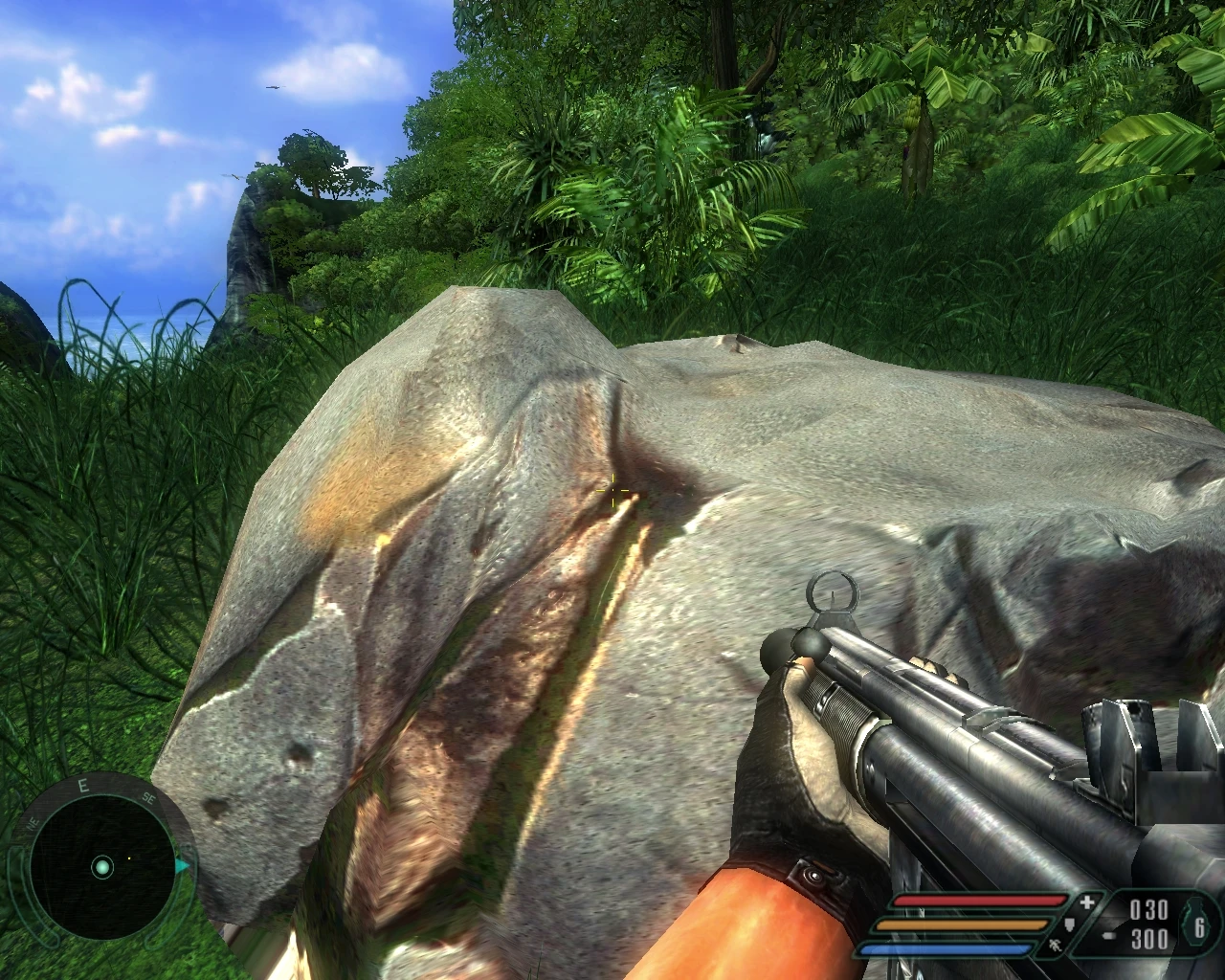Click the '030' magazine ammo counter
The image size is (1225, 980).
pos(1148,907)
